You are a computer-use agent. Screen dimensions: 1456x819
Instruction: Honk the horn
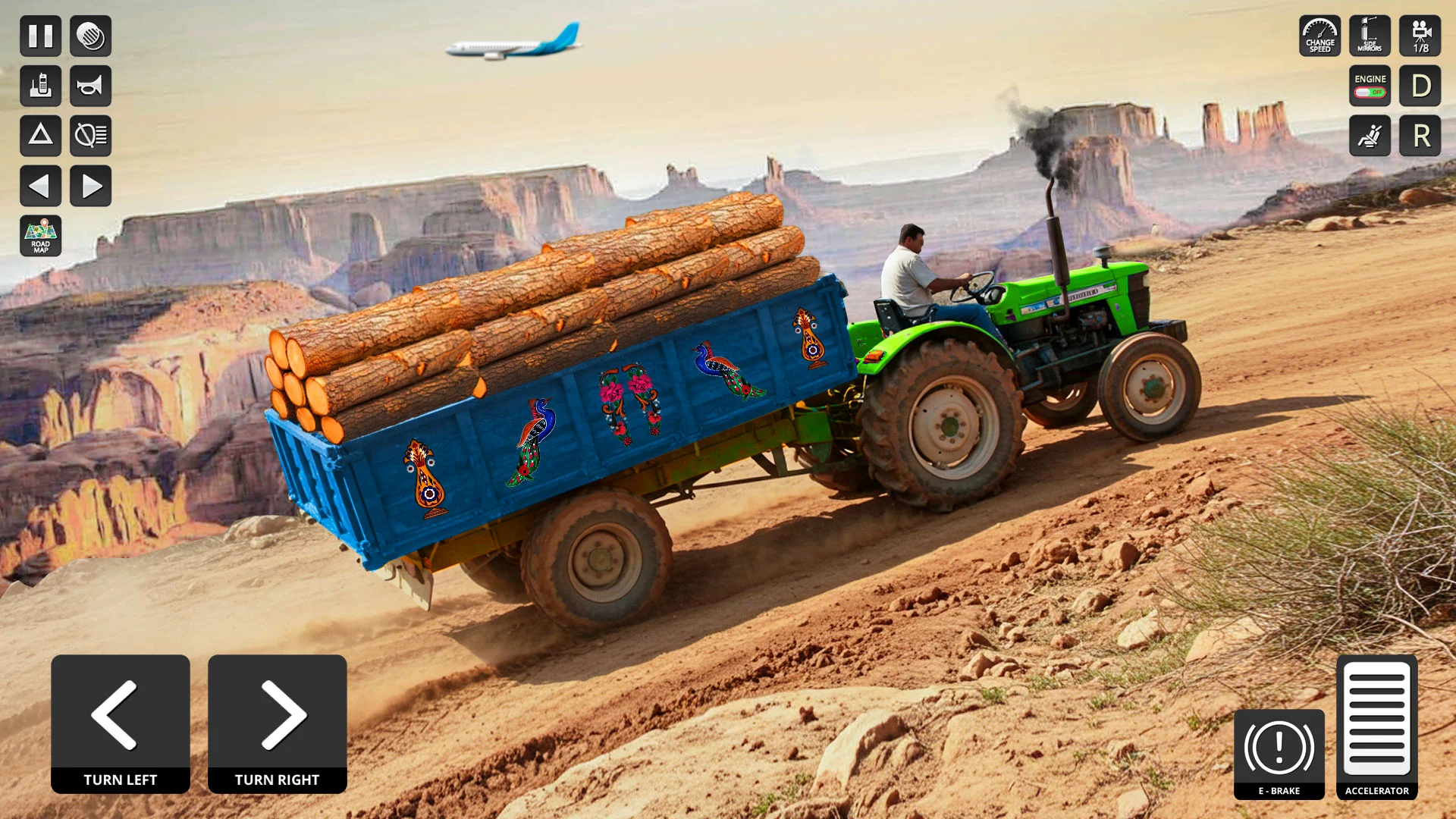pos(91,86)
